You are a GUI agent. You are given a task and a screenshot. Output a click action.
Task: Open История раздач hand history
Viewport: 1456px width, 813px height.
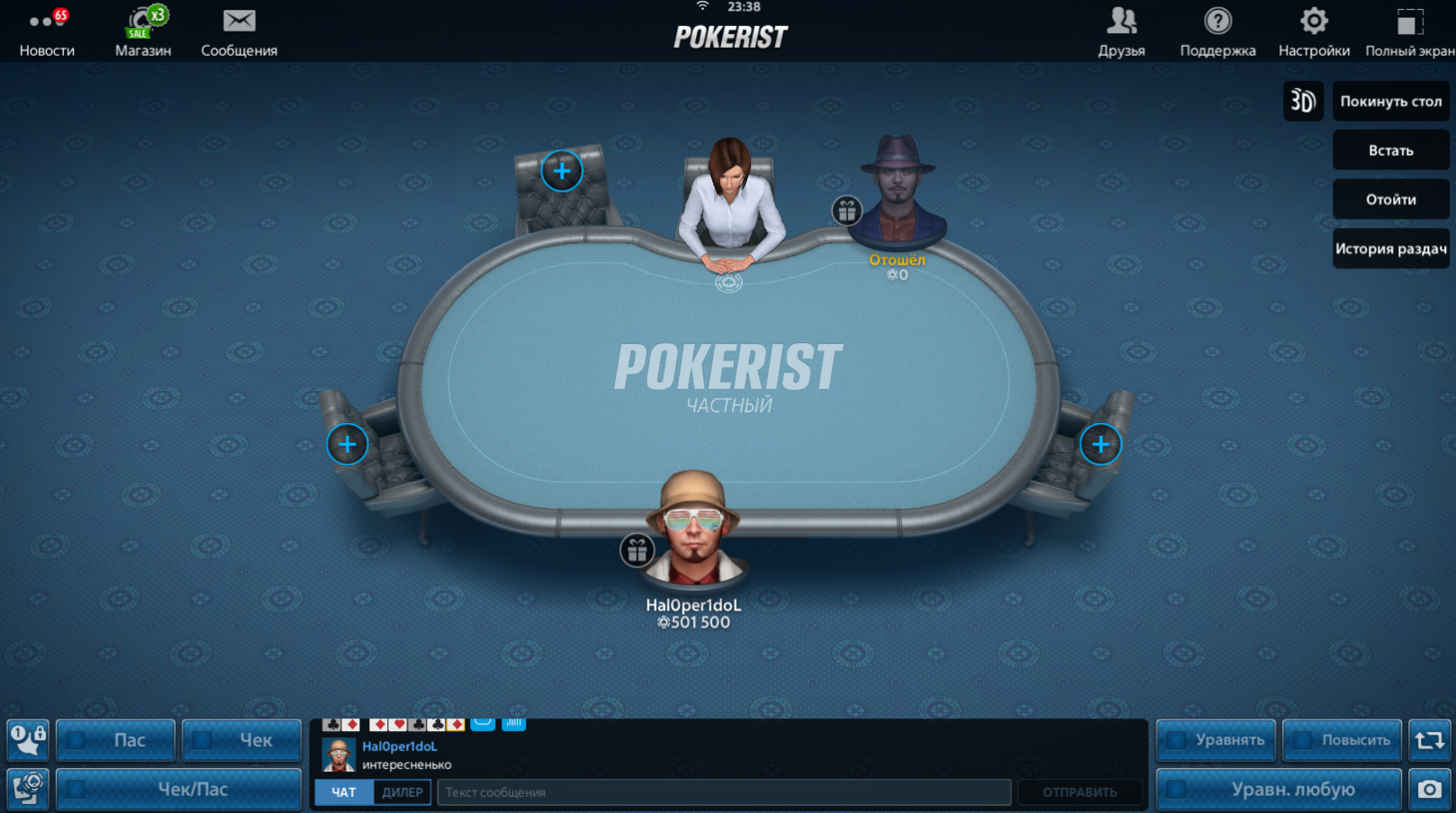[x=1390, y=248]
